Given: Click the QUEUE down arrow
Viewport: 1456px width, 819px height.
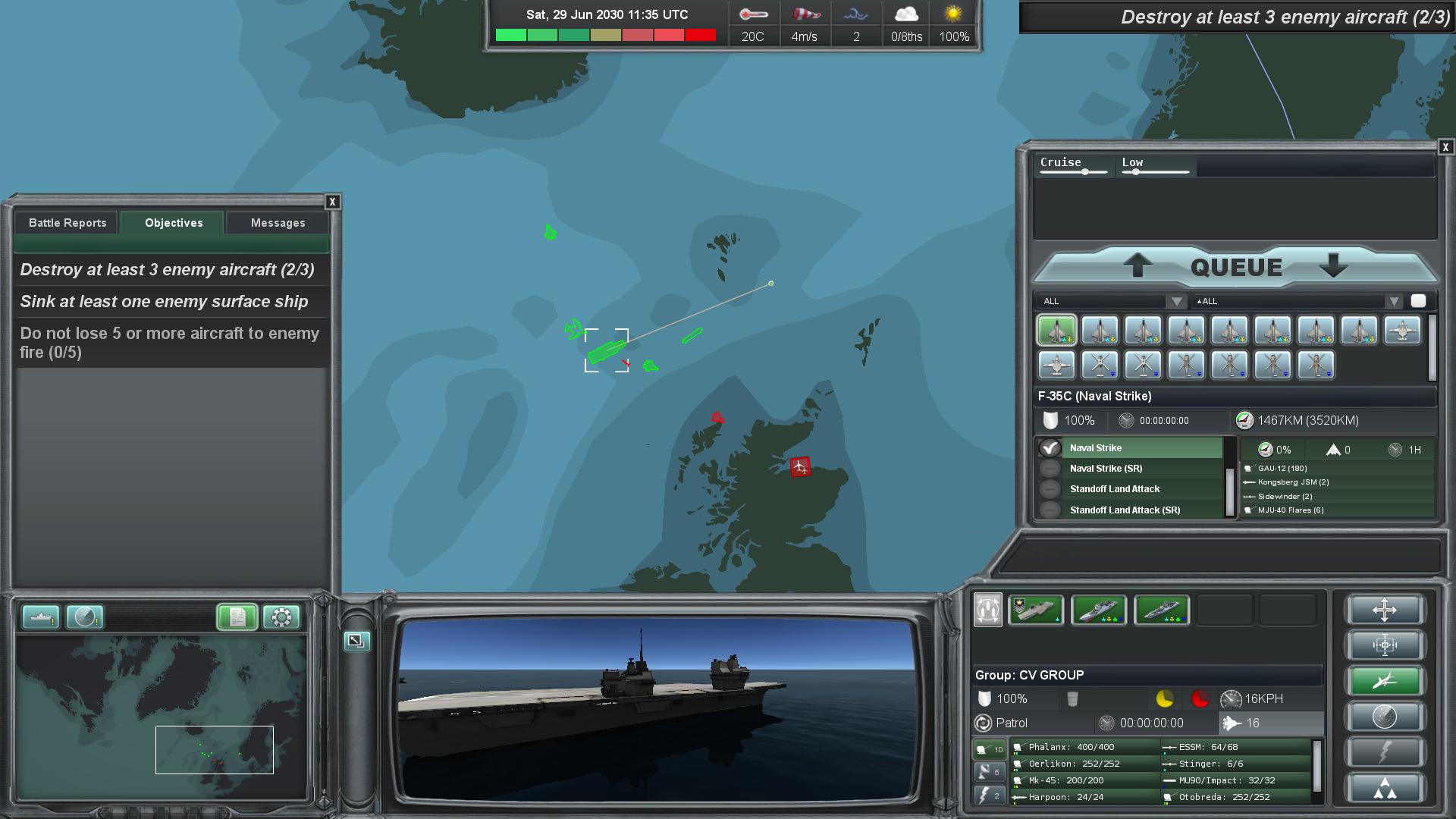Looking at the screenshot, I should [1332, 266].
